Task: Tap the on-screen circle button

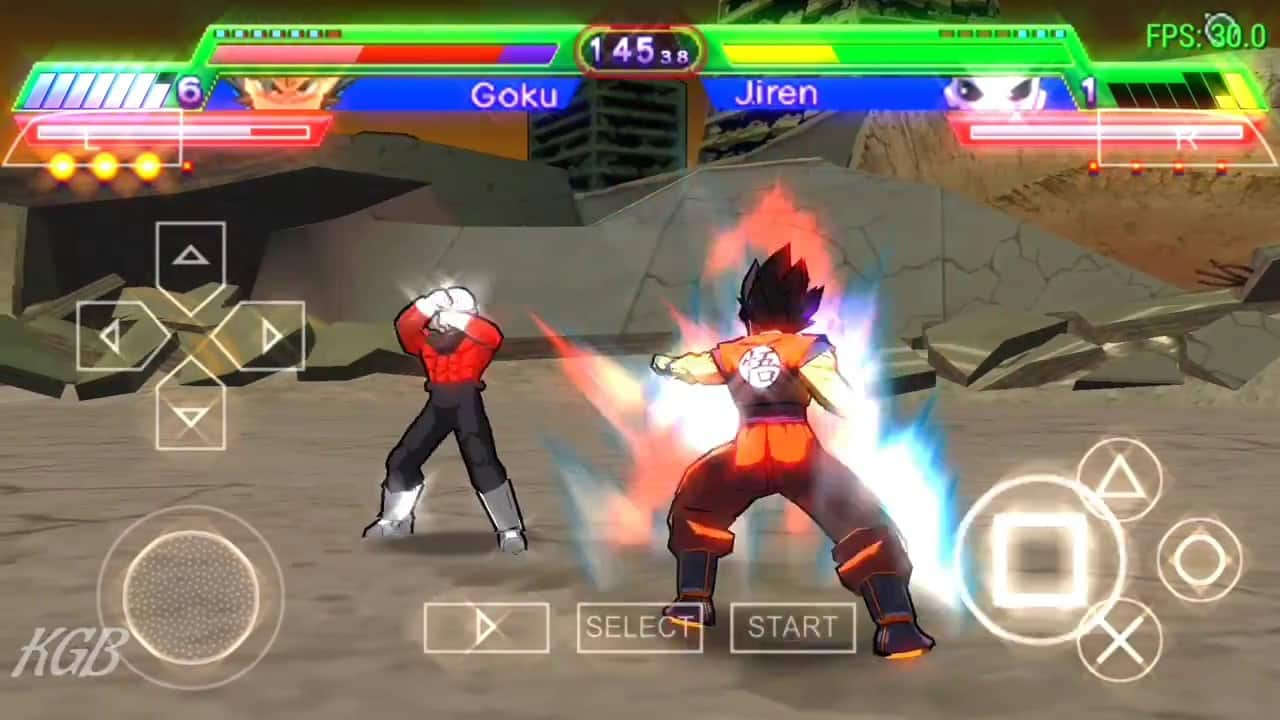Action: pos(1199,560)
